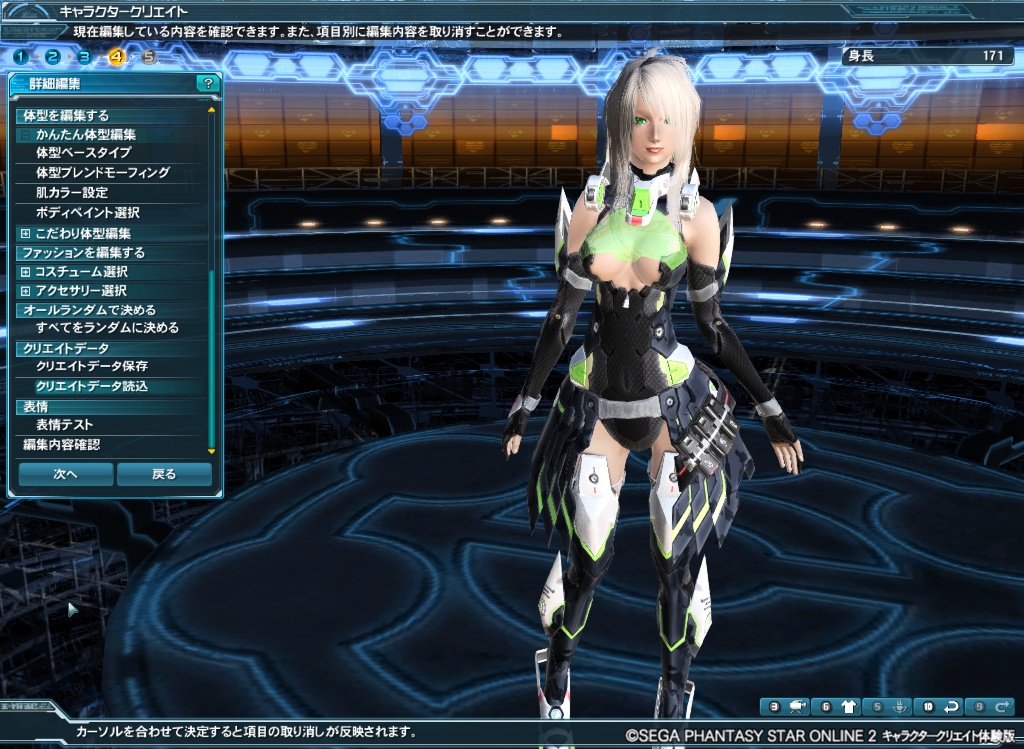Open the question mark help button
The height and width of the screenshot is (749, 1024).
[207, 84]
